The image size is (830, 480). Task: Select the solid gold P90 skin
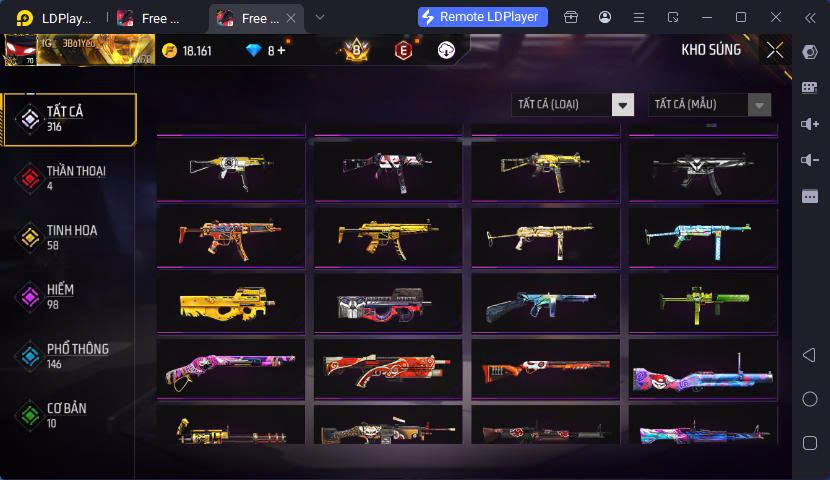coord(231,303)
